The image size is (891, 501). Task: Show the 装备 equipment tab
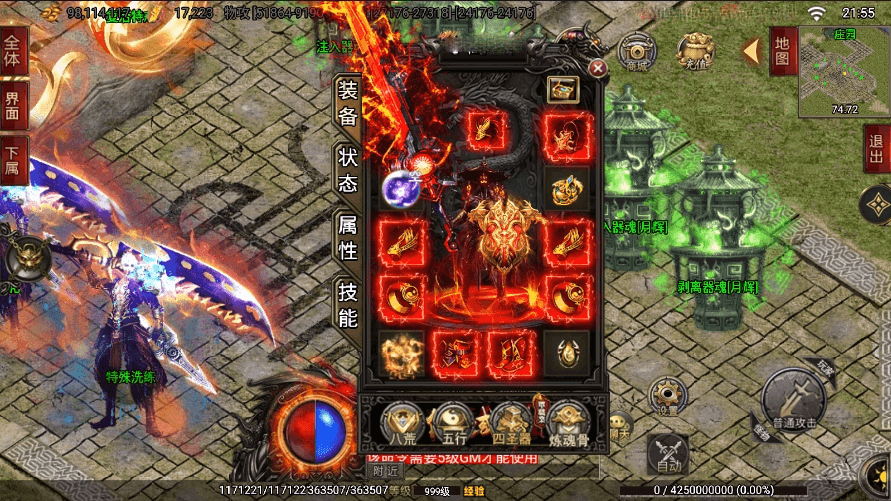click(347, 103)
